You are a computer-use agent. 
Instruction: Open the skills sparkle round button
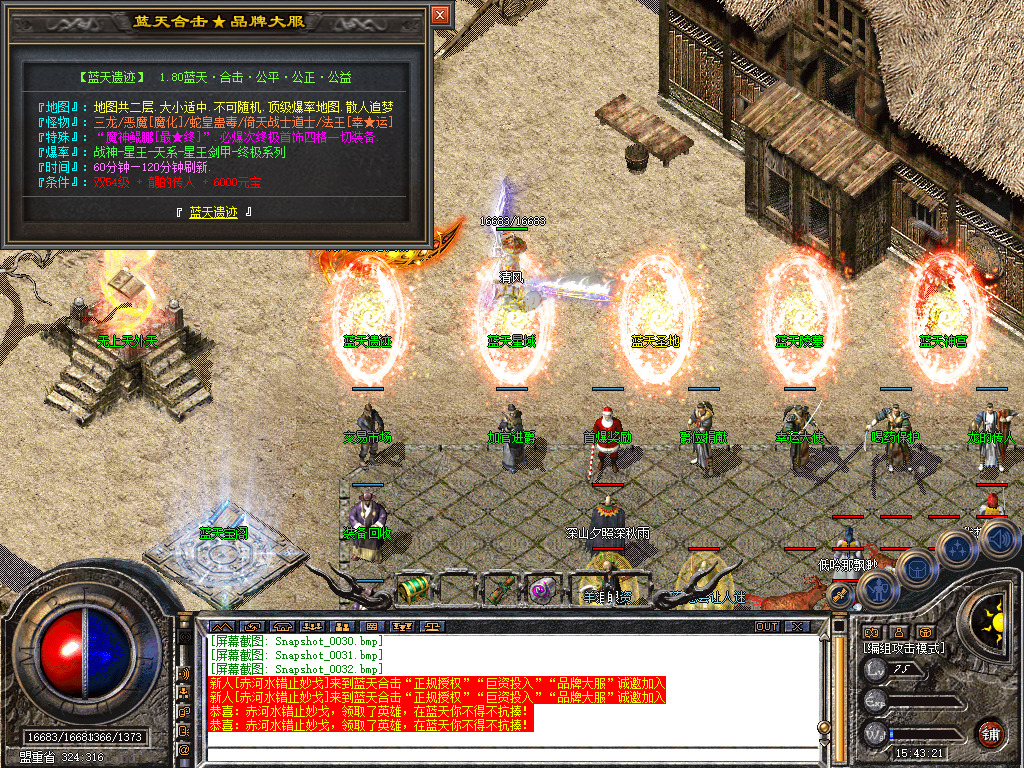tap(957, 548)
